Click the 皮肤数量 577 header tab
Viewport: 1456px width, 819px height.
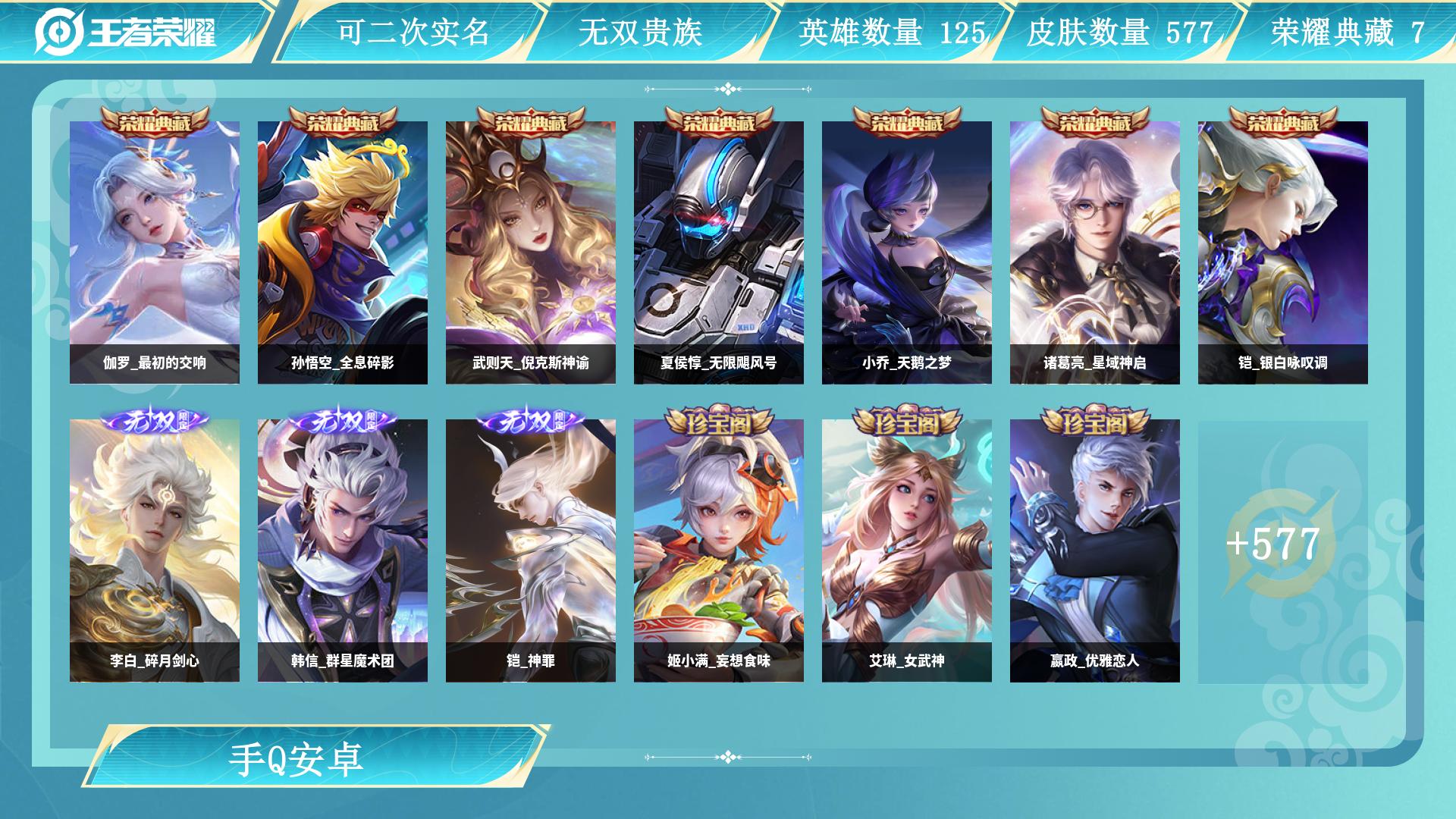(1120, 32)
